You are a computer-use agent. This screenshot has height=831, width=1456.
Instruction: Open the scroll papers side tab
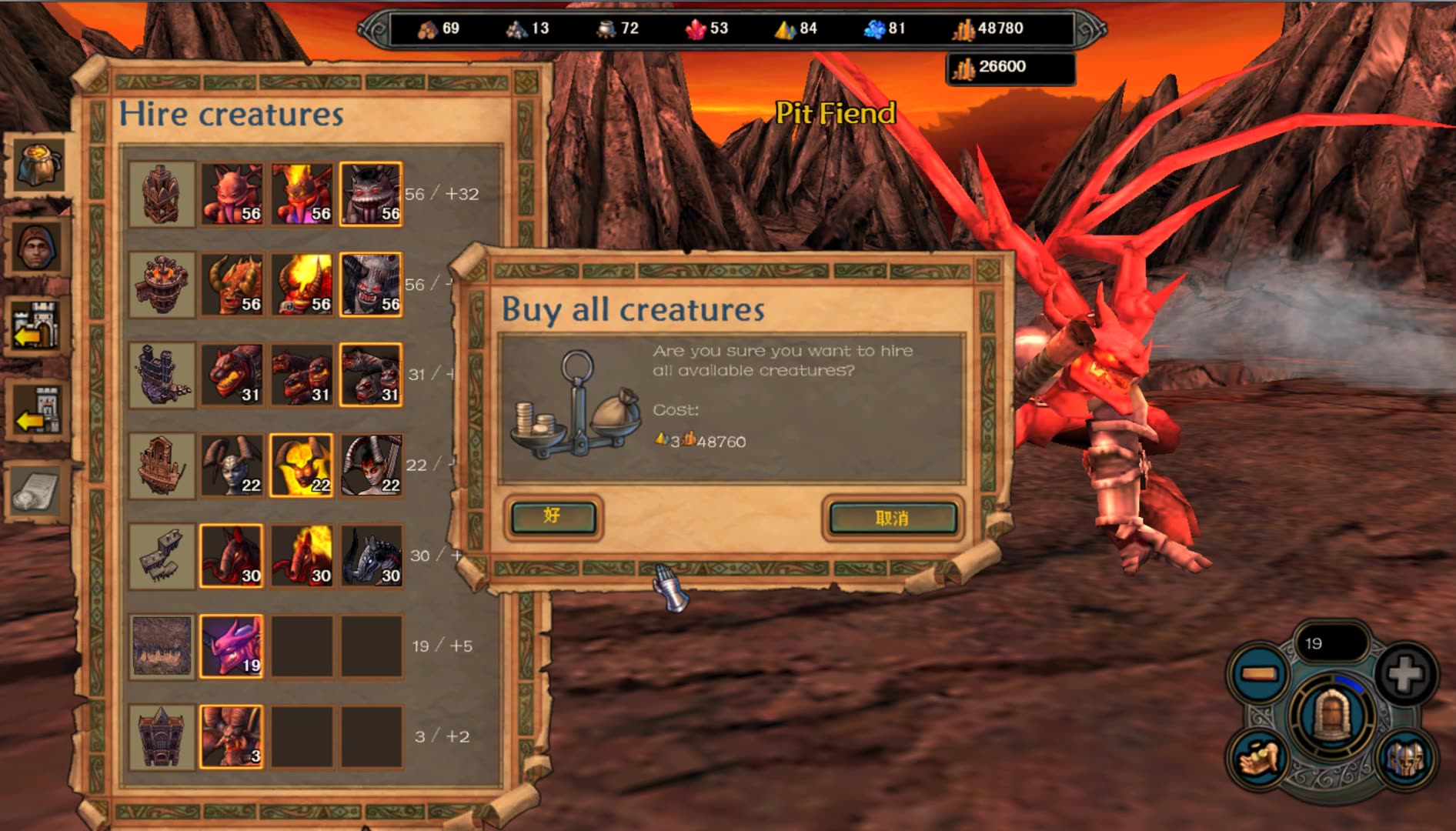coord(36,492)
